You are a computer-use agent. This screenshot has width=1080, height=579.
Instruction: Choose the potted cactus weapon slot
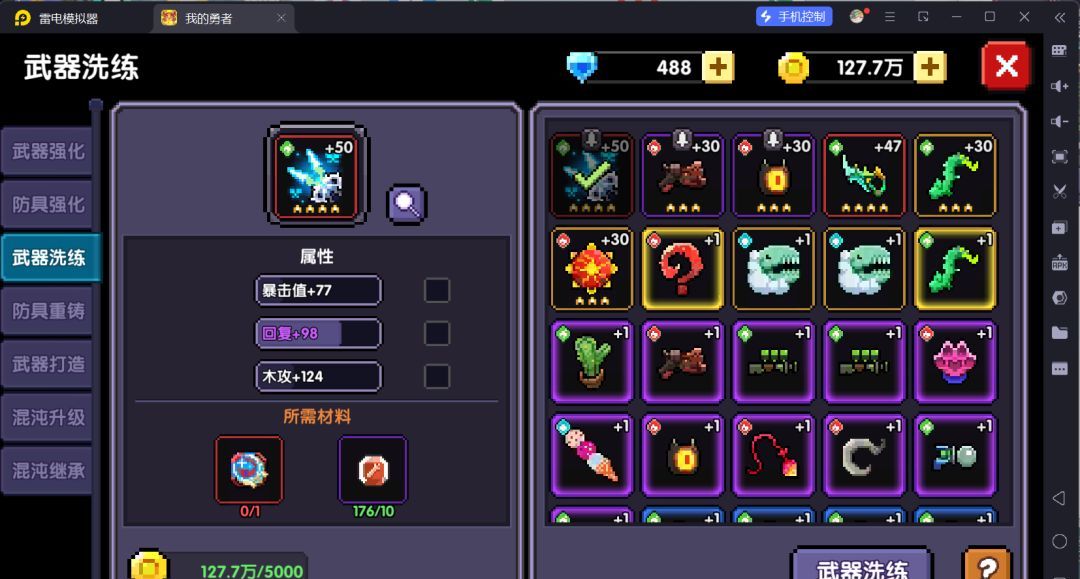point(591,360)
